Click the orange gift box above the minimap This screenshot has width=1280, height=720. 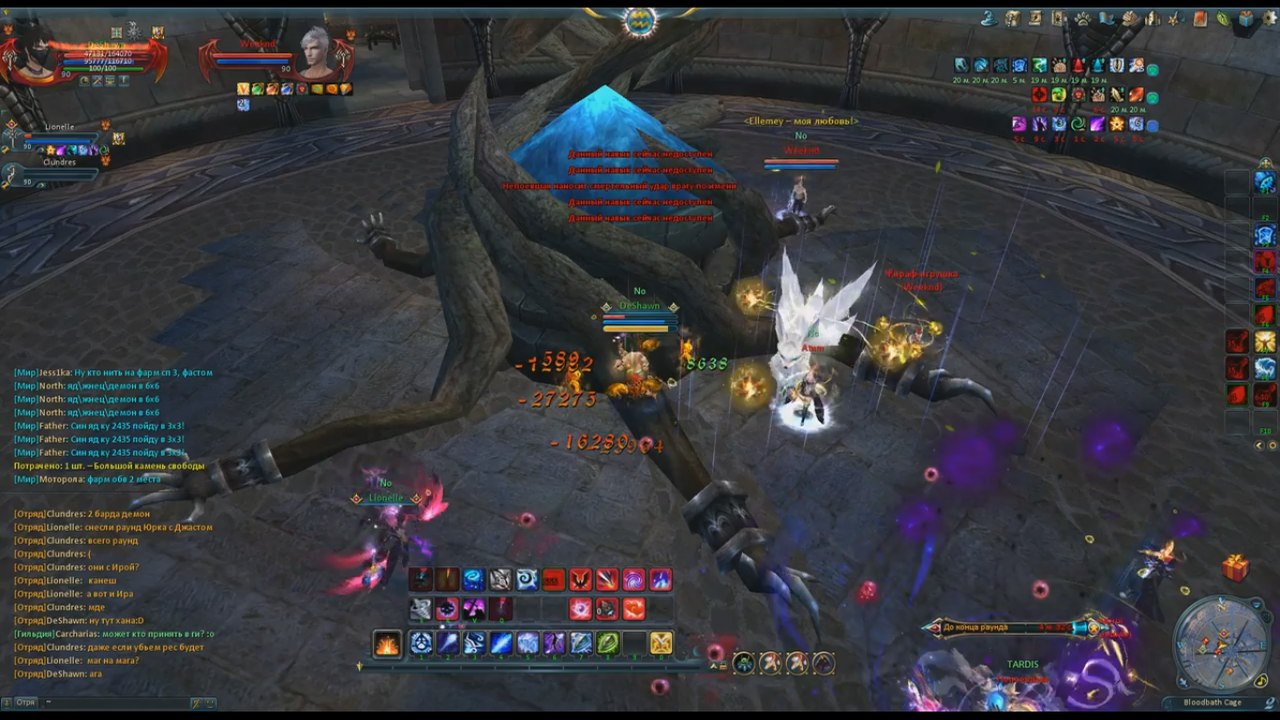(1235, 568)
